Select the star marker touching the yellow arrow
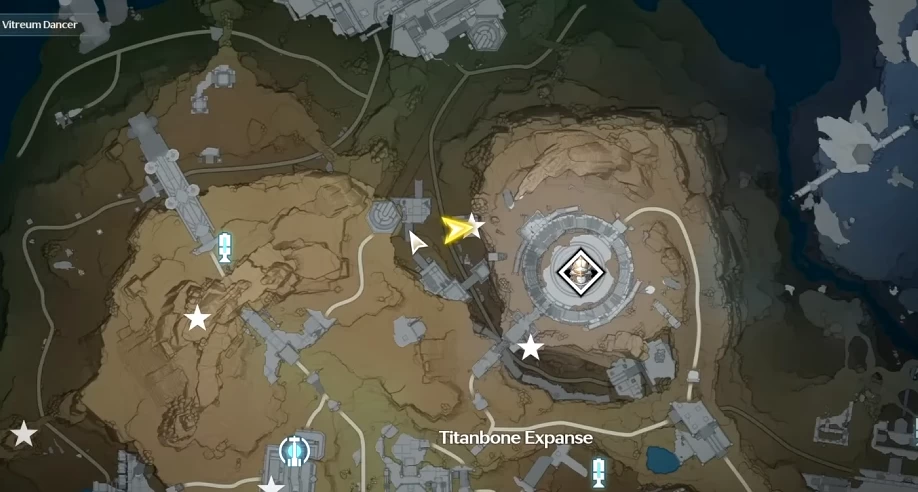The width and height of the screenshot is (918, 492). [x=475, y=225]
